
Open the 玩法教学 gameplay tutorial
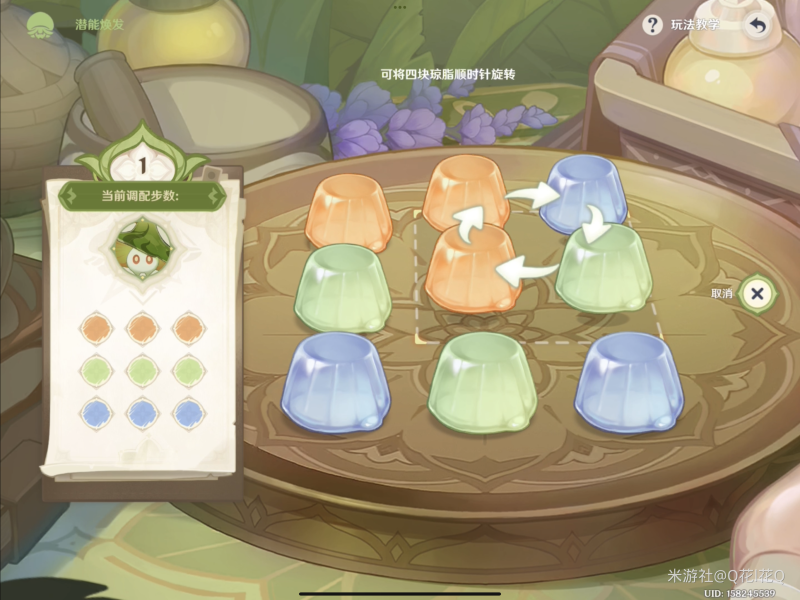point(685,26)
